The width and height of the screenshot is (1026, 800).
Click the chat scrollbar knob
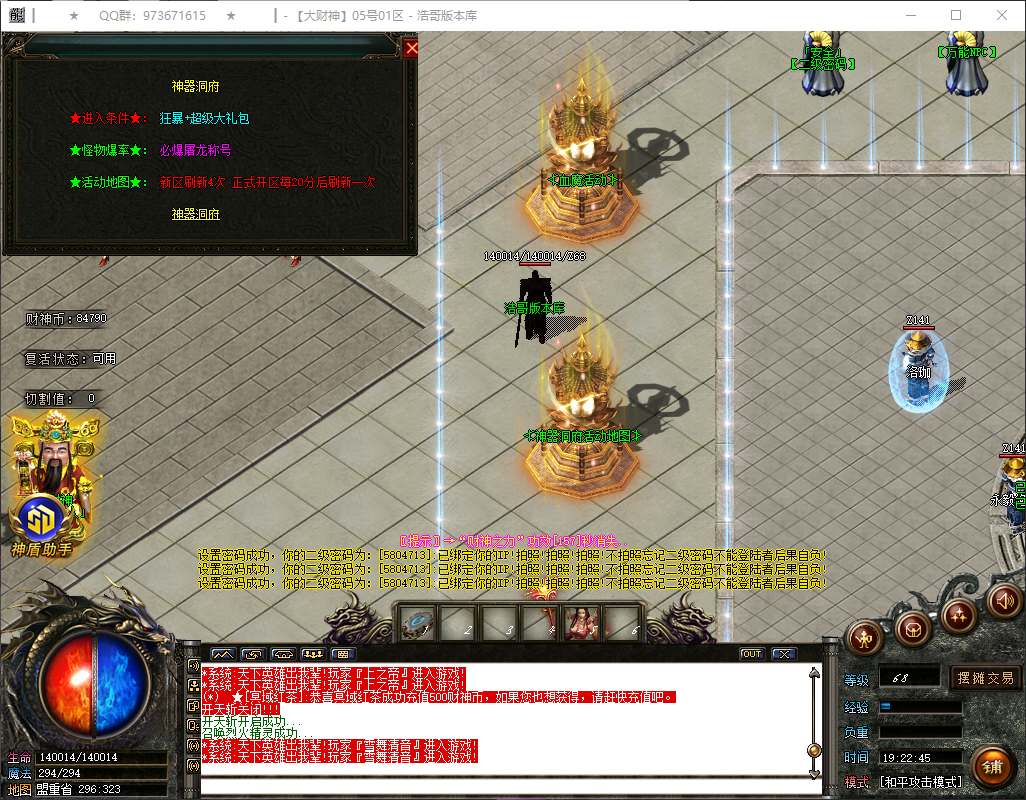point(814,750)
